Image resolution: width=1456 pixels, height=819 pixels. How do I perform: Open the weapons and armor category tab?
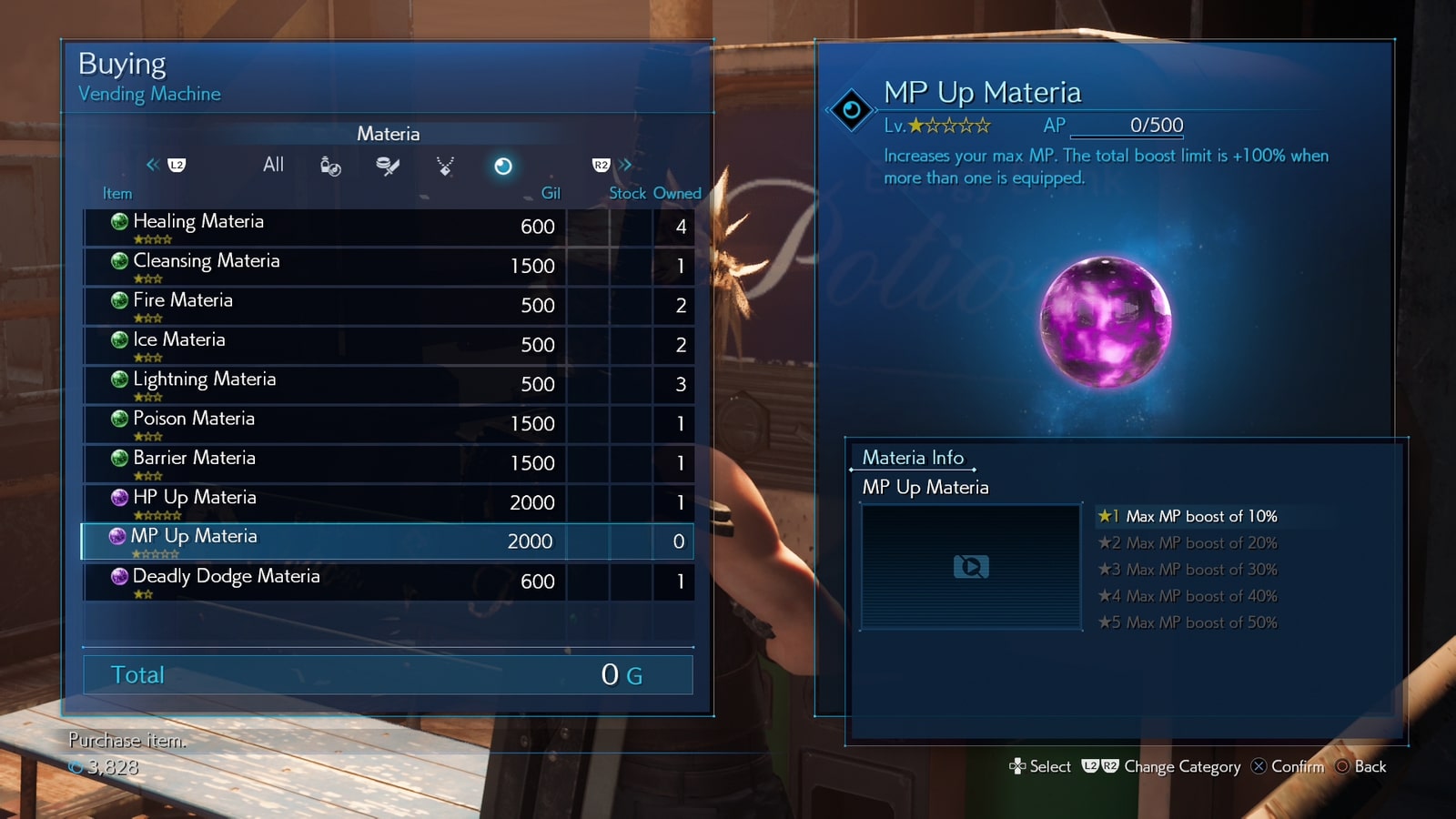point(388,166)
